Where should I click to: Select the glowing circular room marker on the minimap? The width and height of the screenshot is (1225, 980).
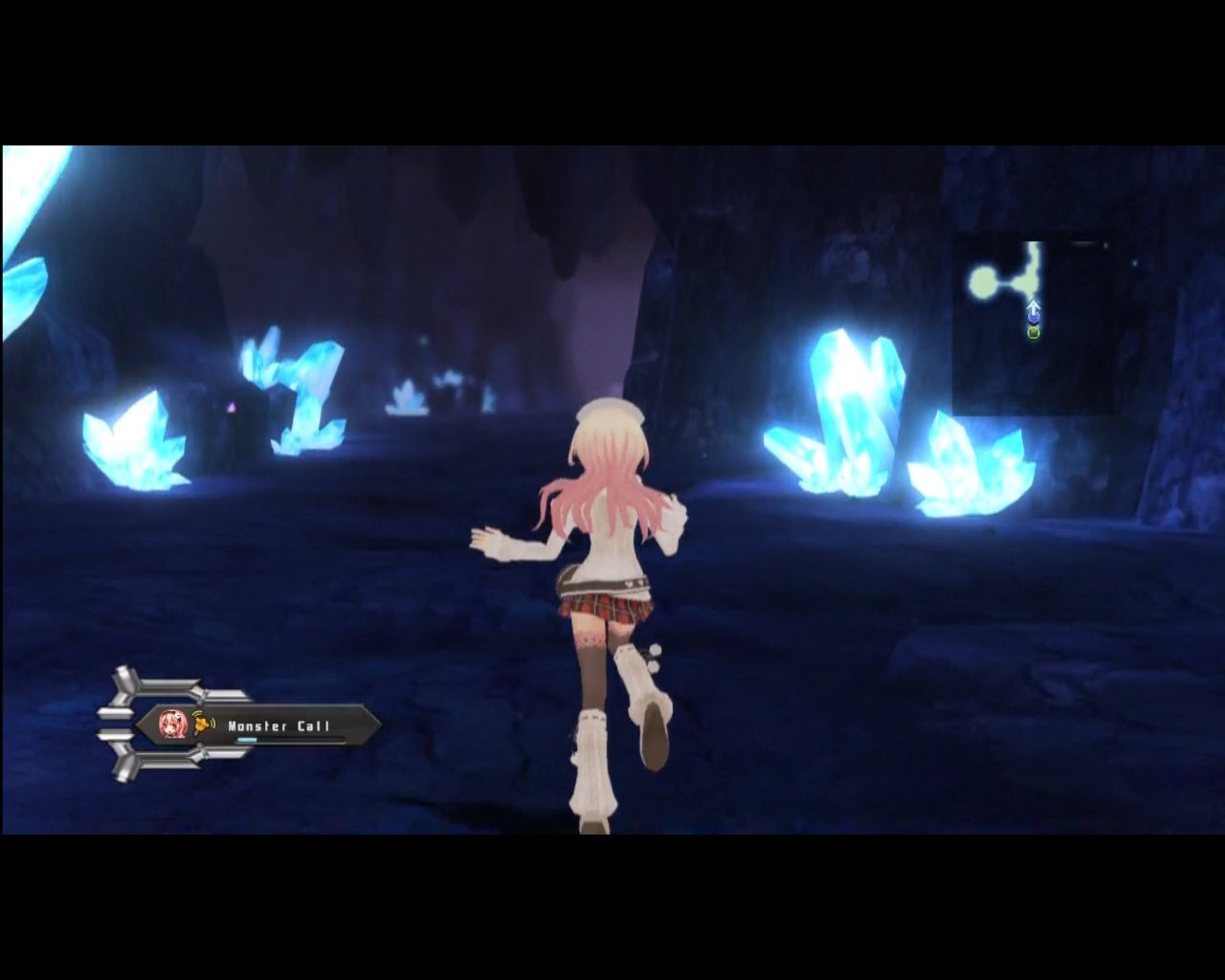[983, 282]
